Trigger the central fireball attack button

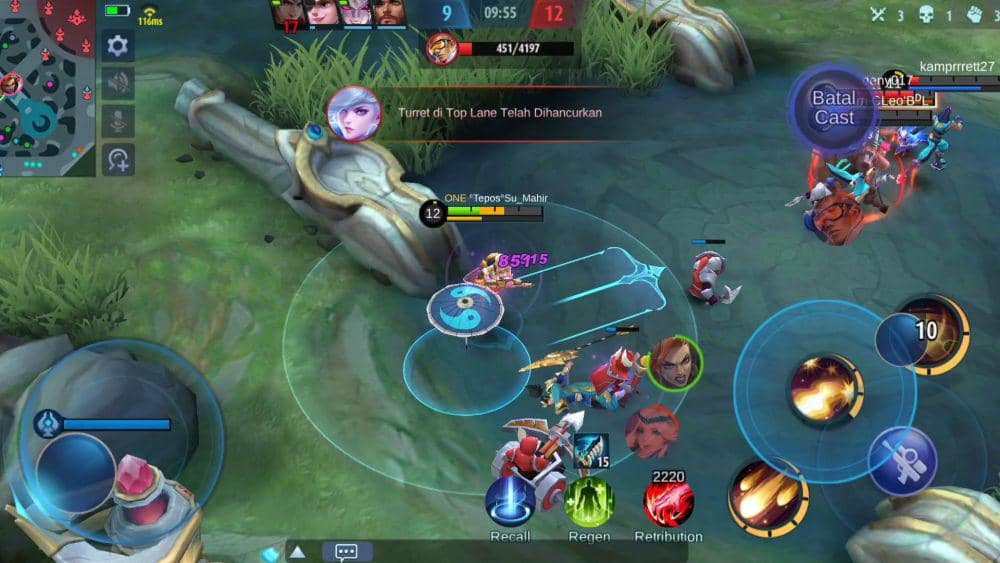tap(825, 387)
